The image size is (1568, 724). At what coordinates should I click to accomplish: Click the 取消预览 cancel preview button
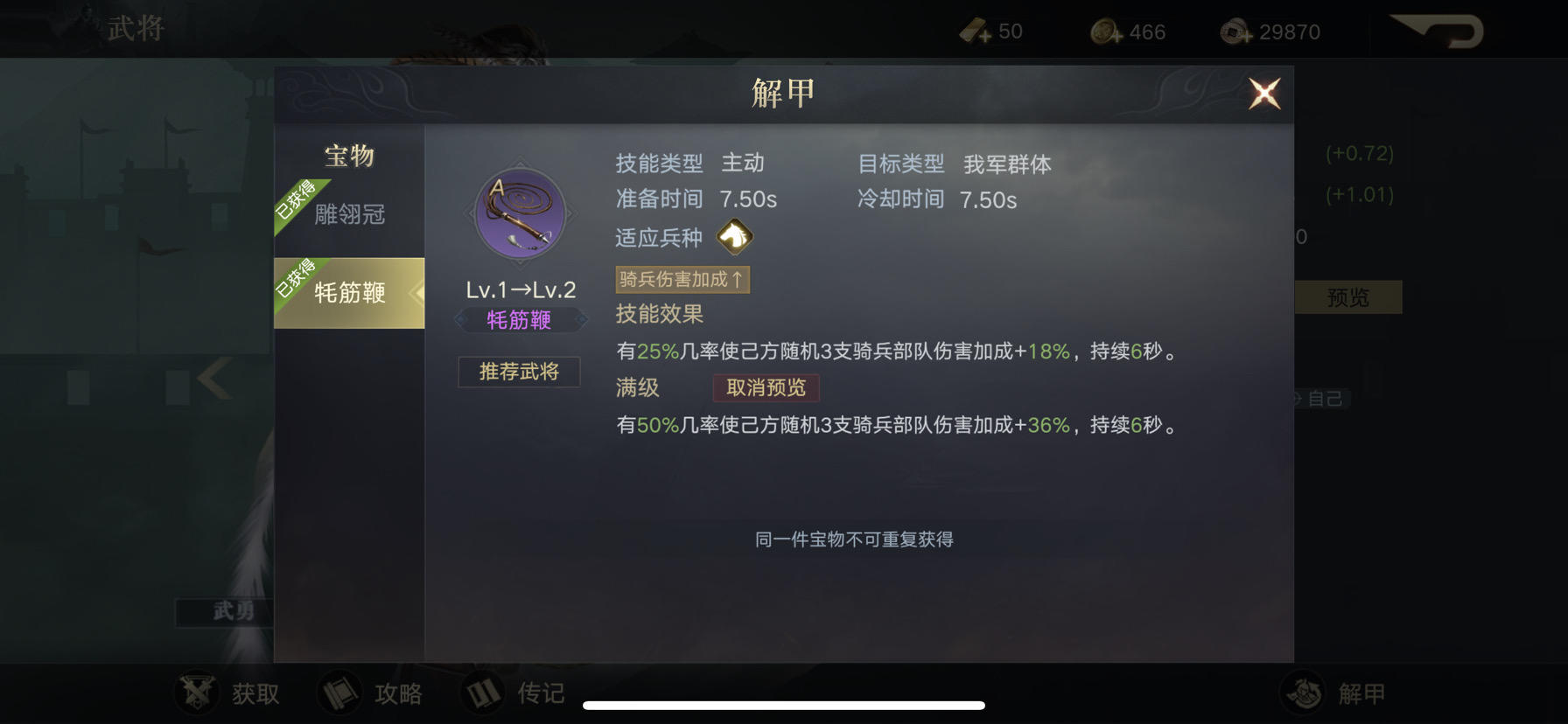tap(765, 388)
